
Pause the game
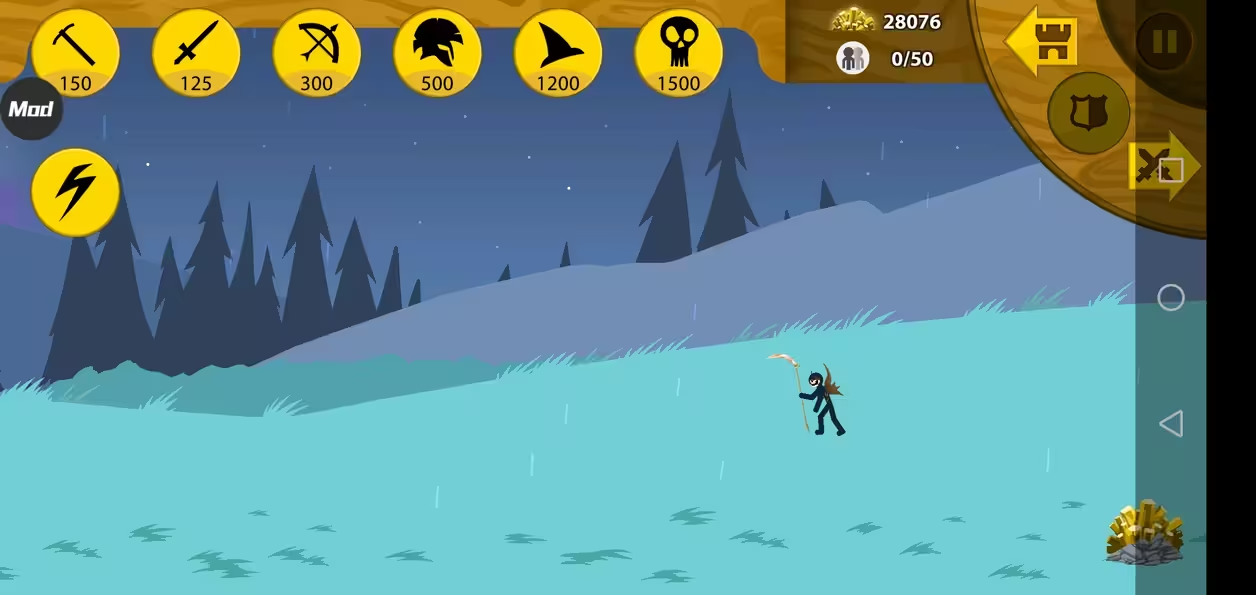point(1164,42)
